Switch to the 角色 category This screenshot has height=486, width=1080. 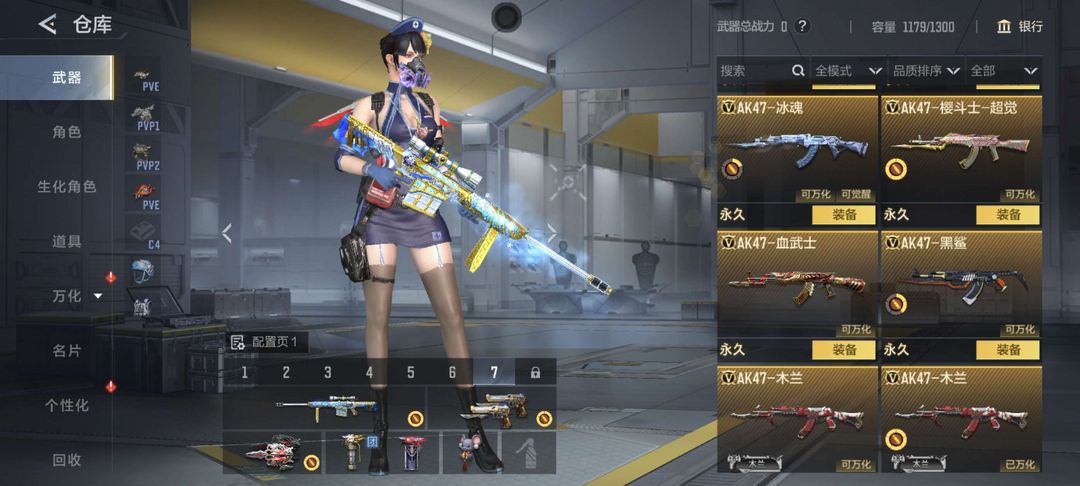66,131
